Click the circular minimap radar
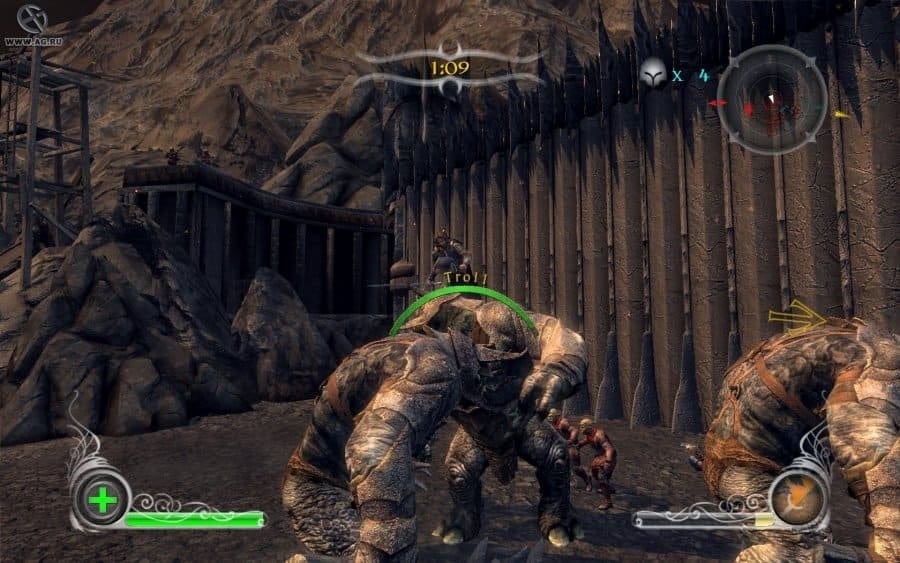The height and width of the screenshot is (563, 900). (x=772, y=100)
